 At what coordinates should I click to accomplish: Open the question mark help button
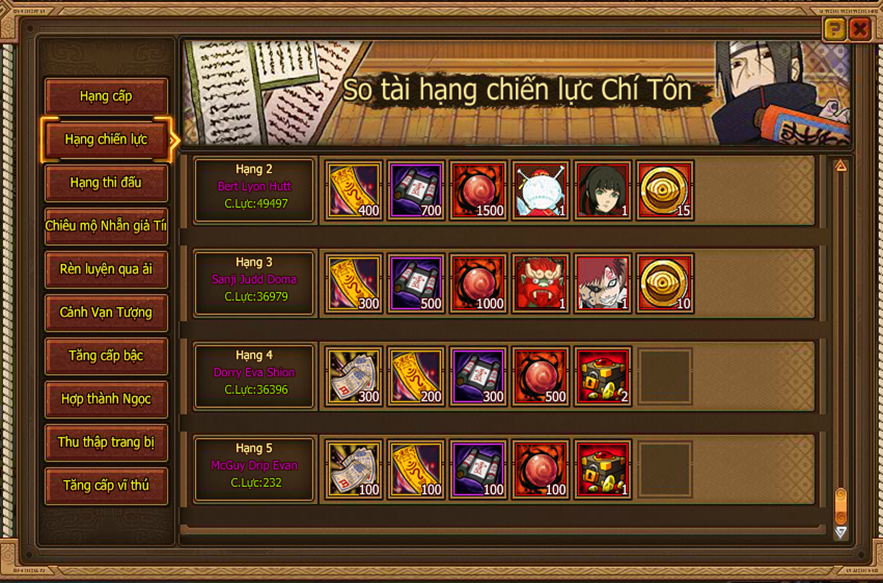pyautogui.click(x=833, y=29)
